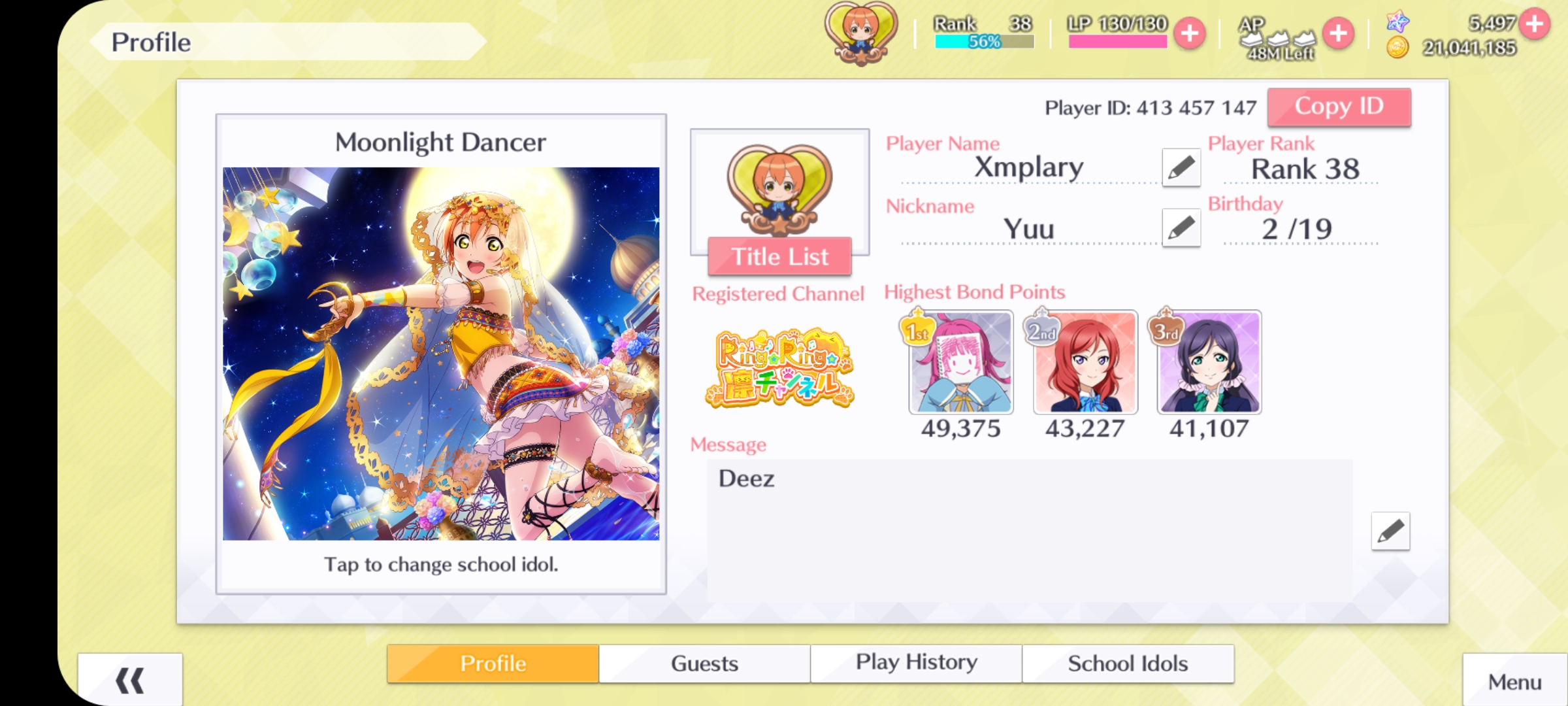Switch to the Play History tab
Image resolution: width=1568 pixels, height=706 pixels.
(916, 664)
